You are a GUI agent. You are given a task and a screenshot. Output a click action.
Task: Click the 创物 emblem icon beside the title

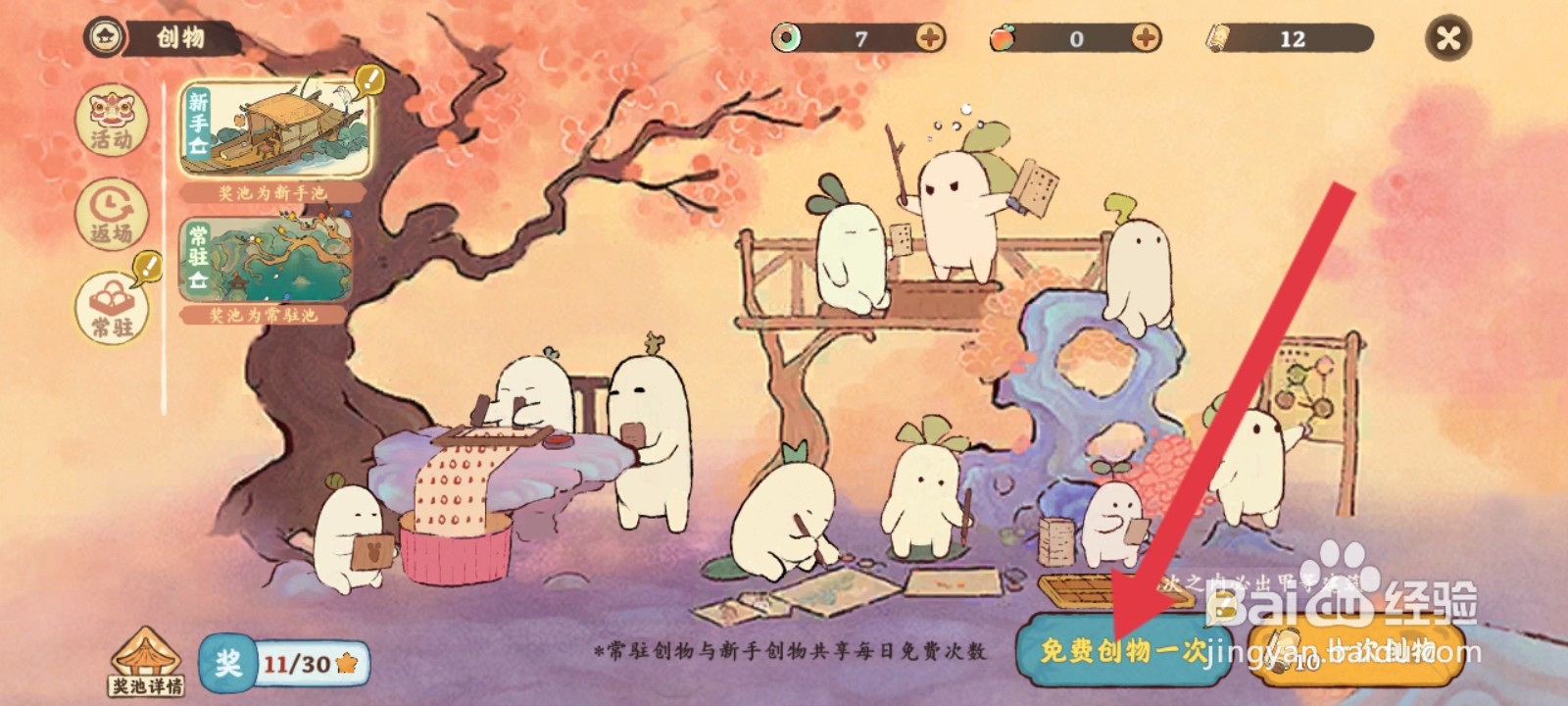[104, 37]
